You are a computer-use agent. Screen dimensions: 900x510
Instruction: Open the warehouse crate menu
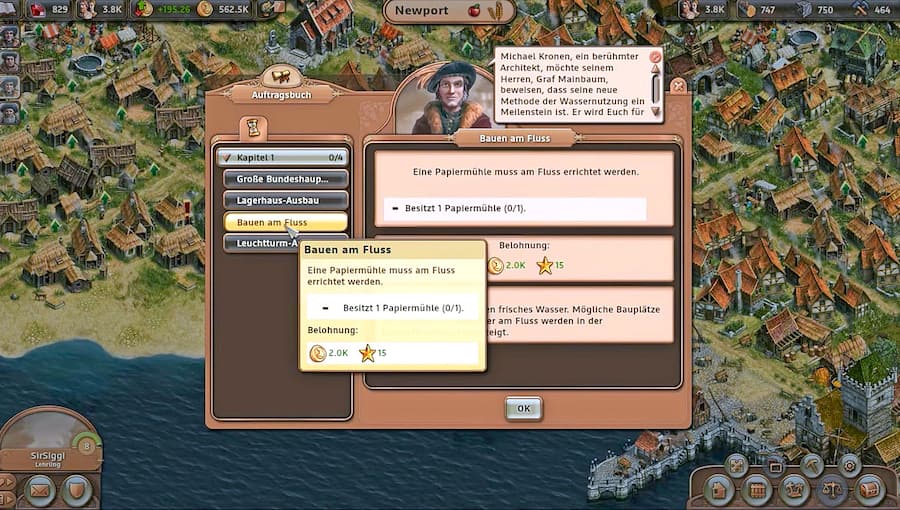[758, 490]
